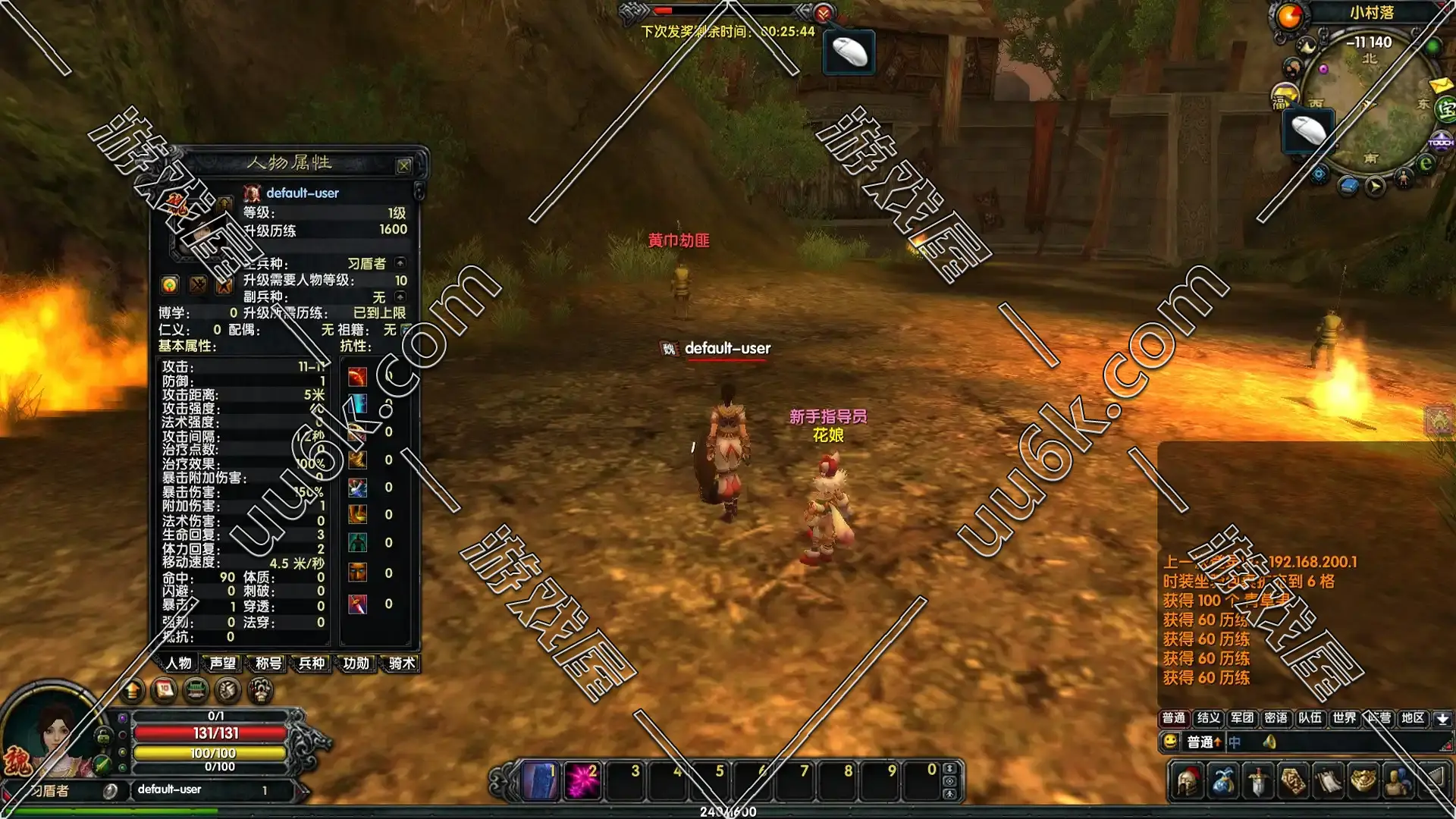This screenshot has height=819, width=1456.
Task: Open the green 宝 treasure button
Action: (x=1446, y=110)
